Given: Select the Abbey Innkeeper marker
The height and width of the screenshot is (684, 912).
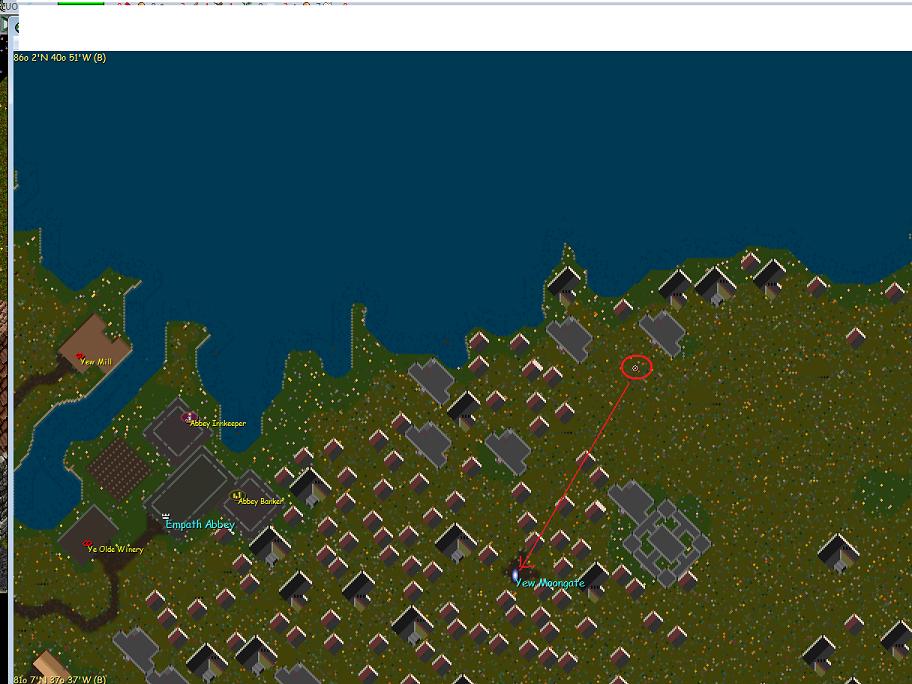Looking at the screenshot, I should (189, 416).
